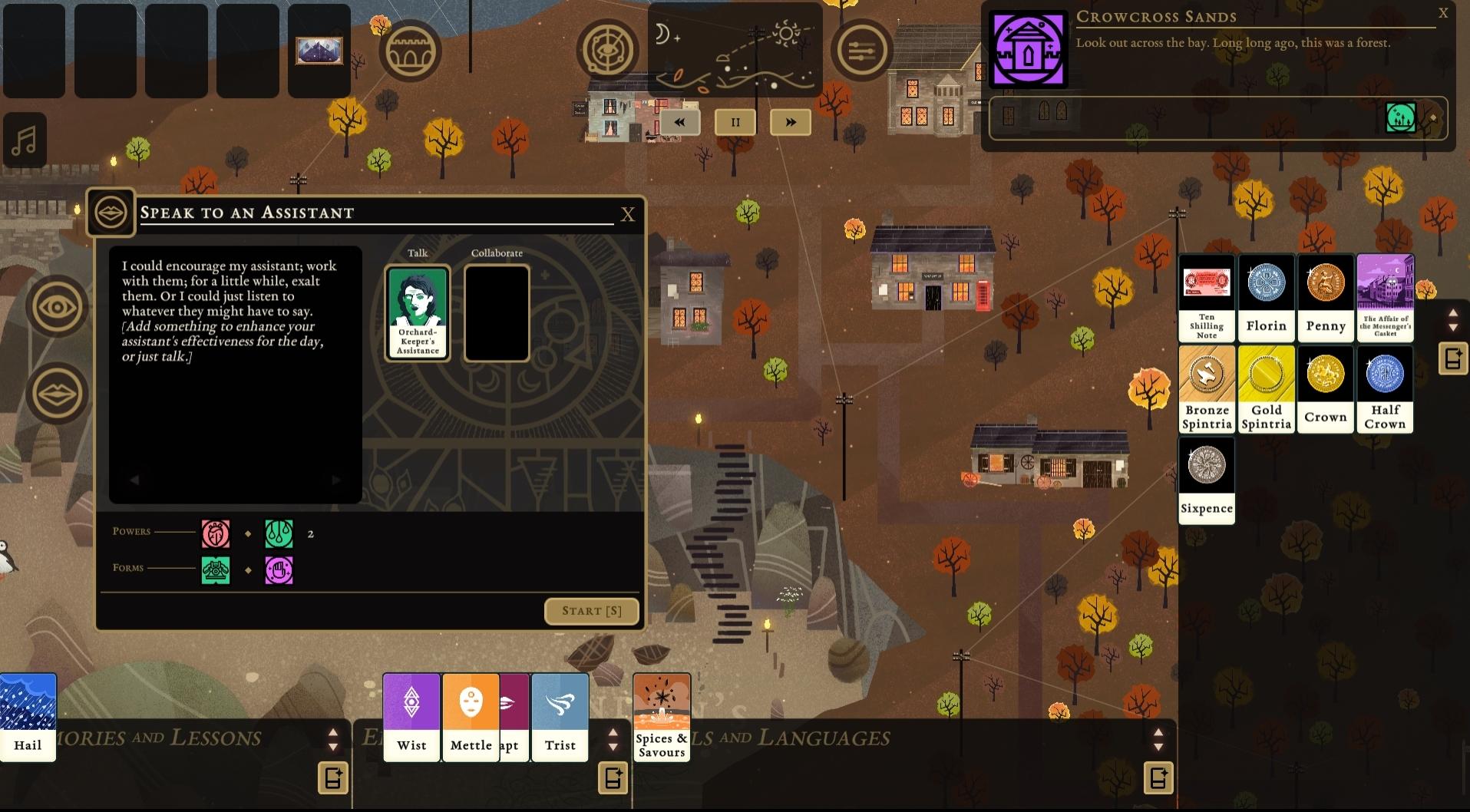
Task: Select the Orchard-Keeper's Assistance card in Talk slot
Action: tap(417, 312)
